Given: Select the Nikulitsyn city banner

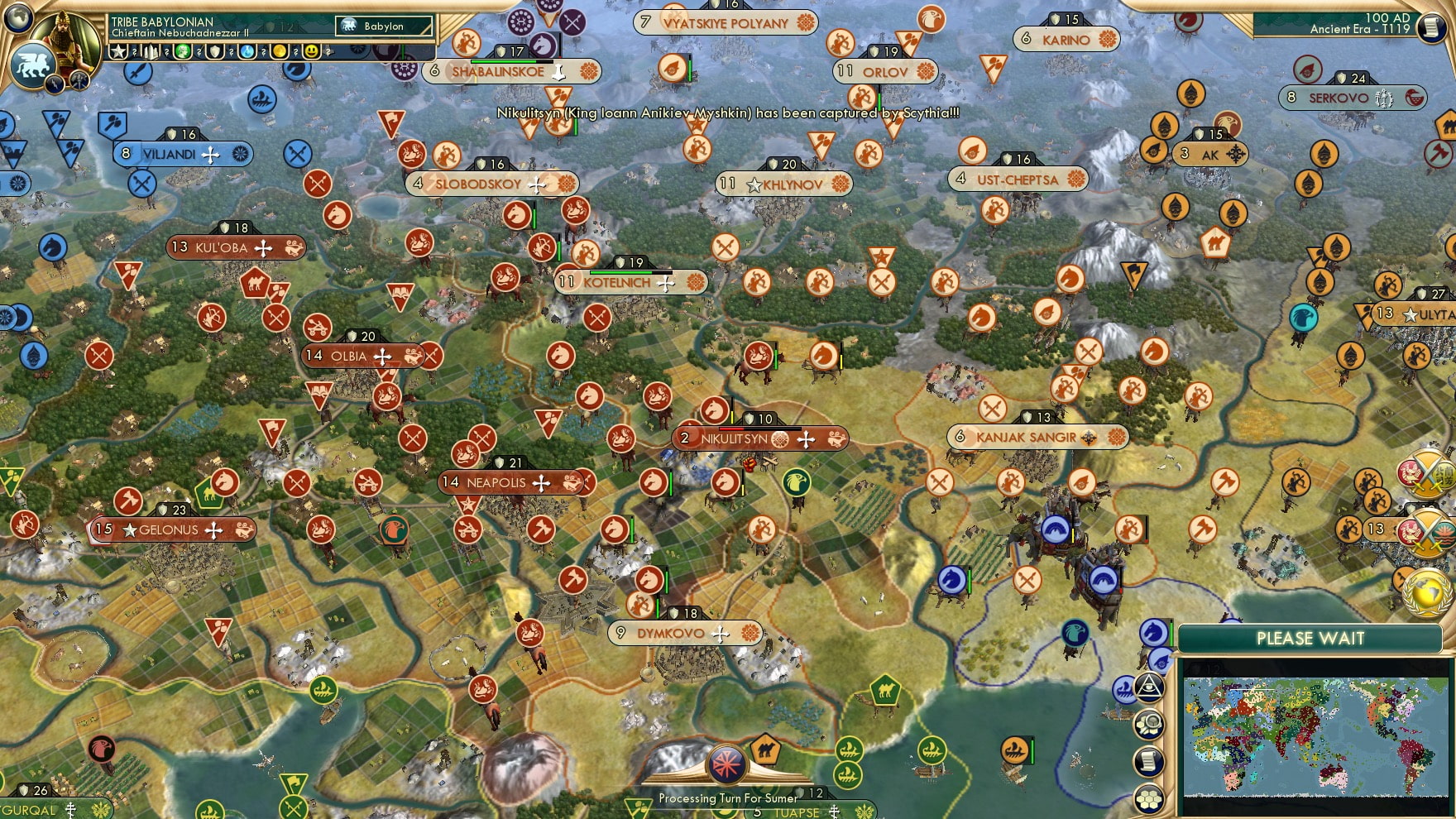Looking at the screenshot, I should point(759,438).
